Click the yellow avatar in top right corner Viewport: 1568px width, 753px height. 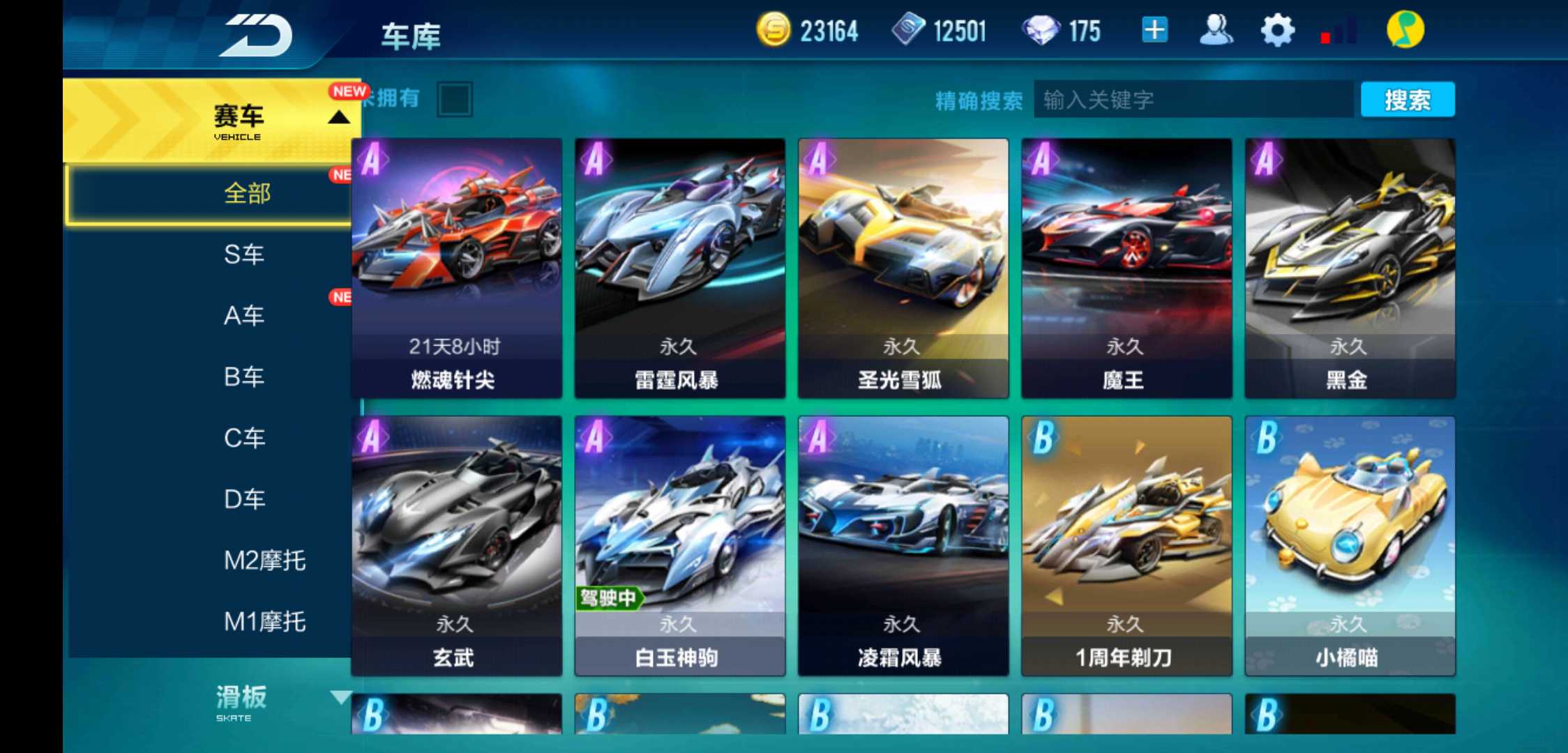point(1408,31)
